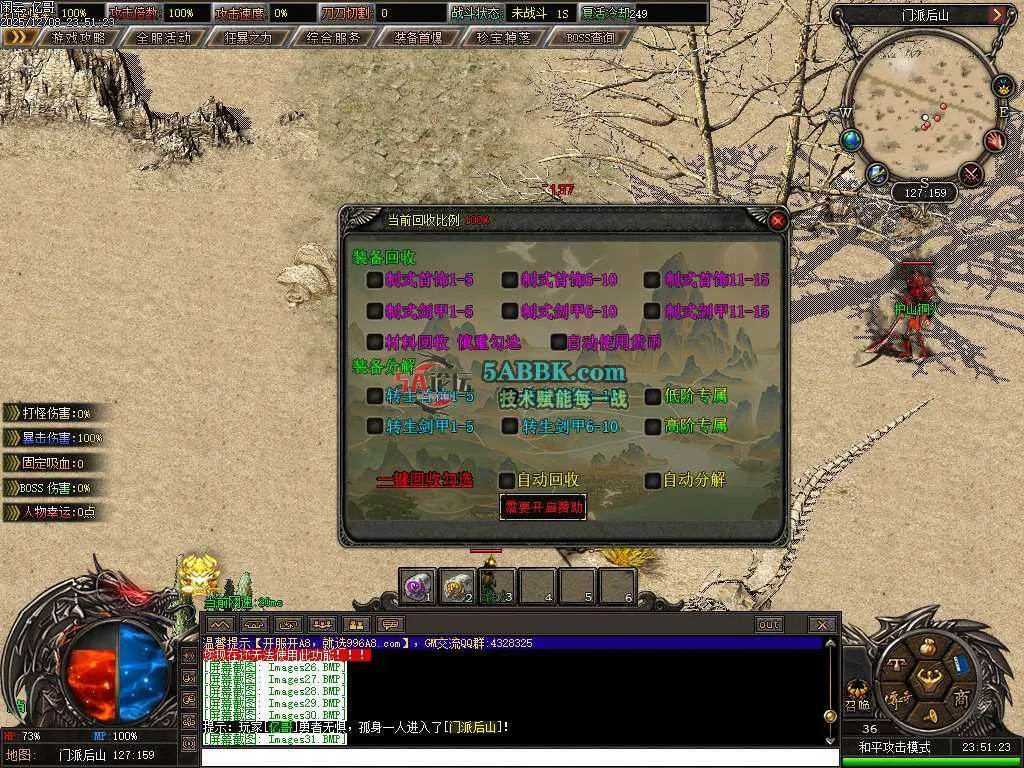Toggle the 自动回收 checkbox
1024x768 pixels.
click(507, 480)
